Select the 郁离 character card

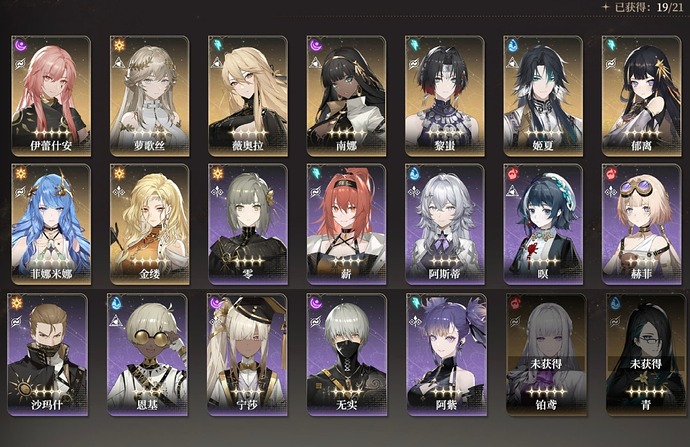click(x=641, y=95)
